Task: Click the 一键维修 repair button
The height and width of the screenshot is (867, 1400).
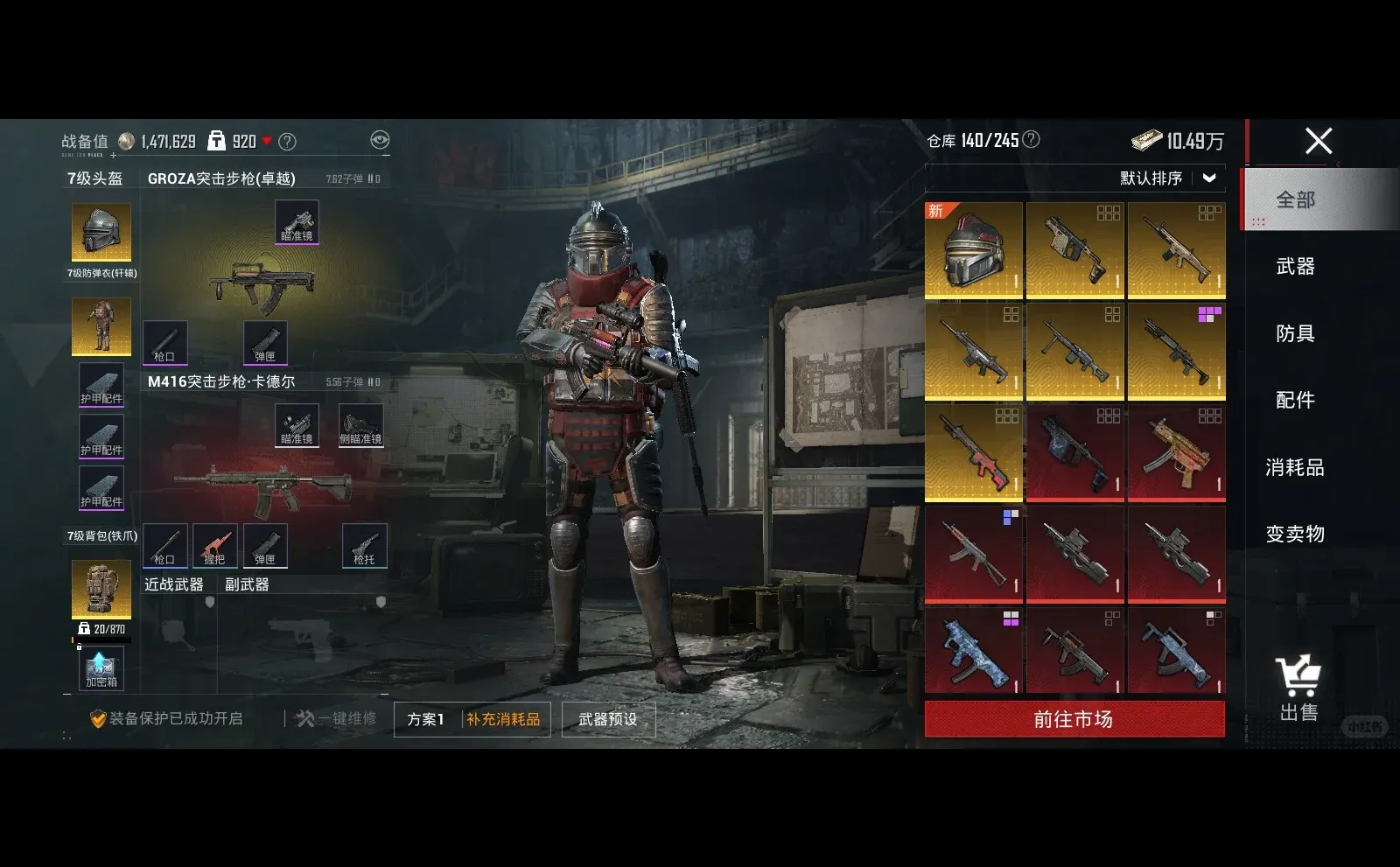Action: point(337,719)
